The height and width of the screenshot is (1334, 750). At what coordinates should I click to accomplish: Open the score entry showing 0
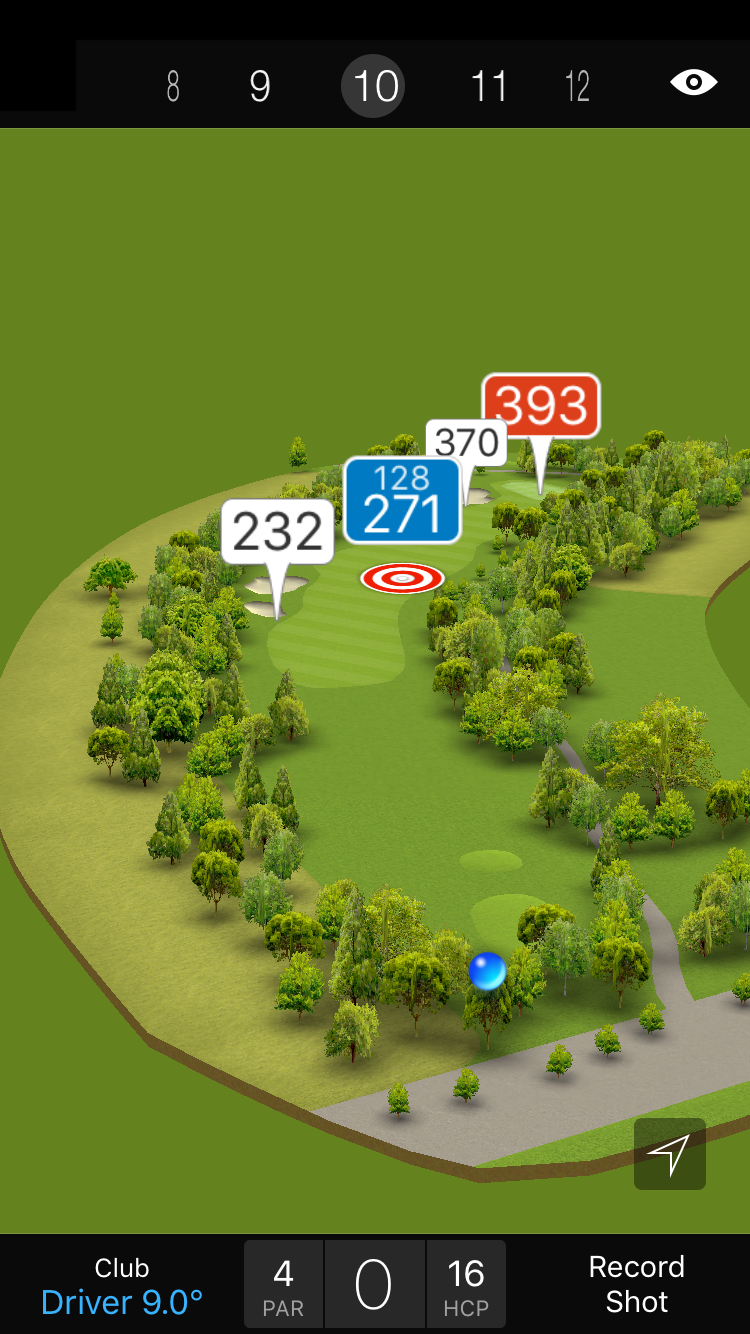click(x=374, y=1286)
